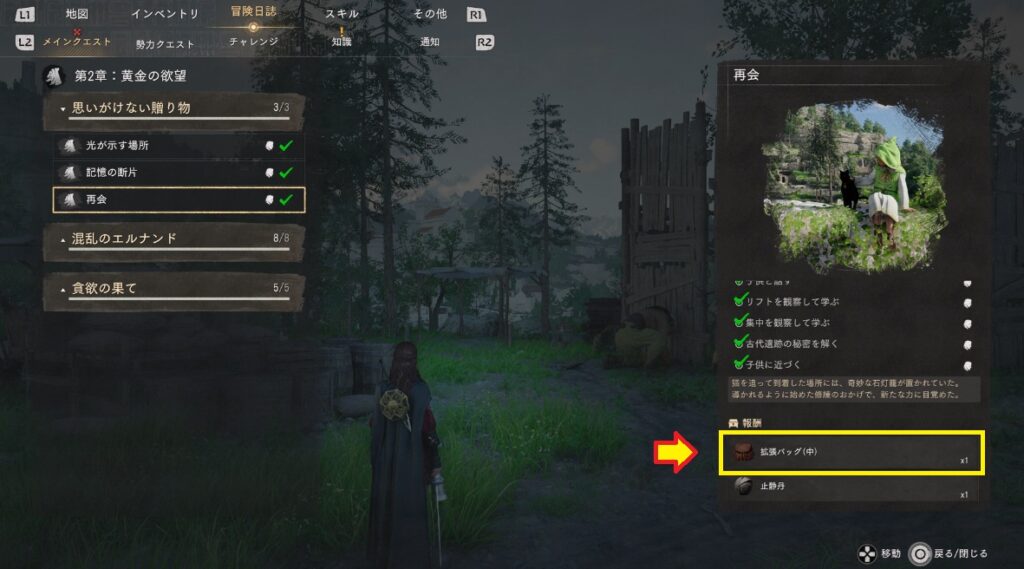
Task: Click the 再会 quest illustration thumbnail
Action: click(x=852, y=186)
